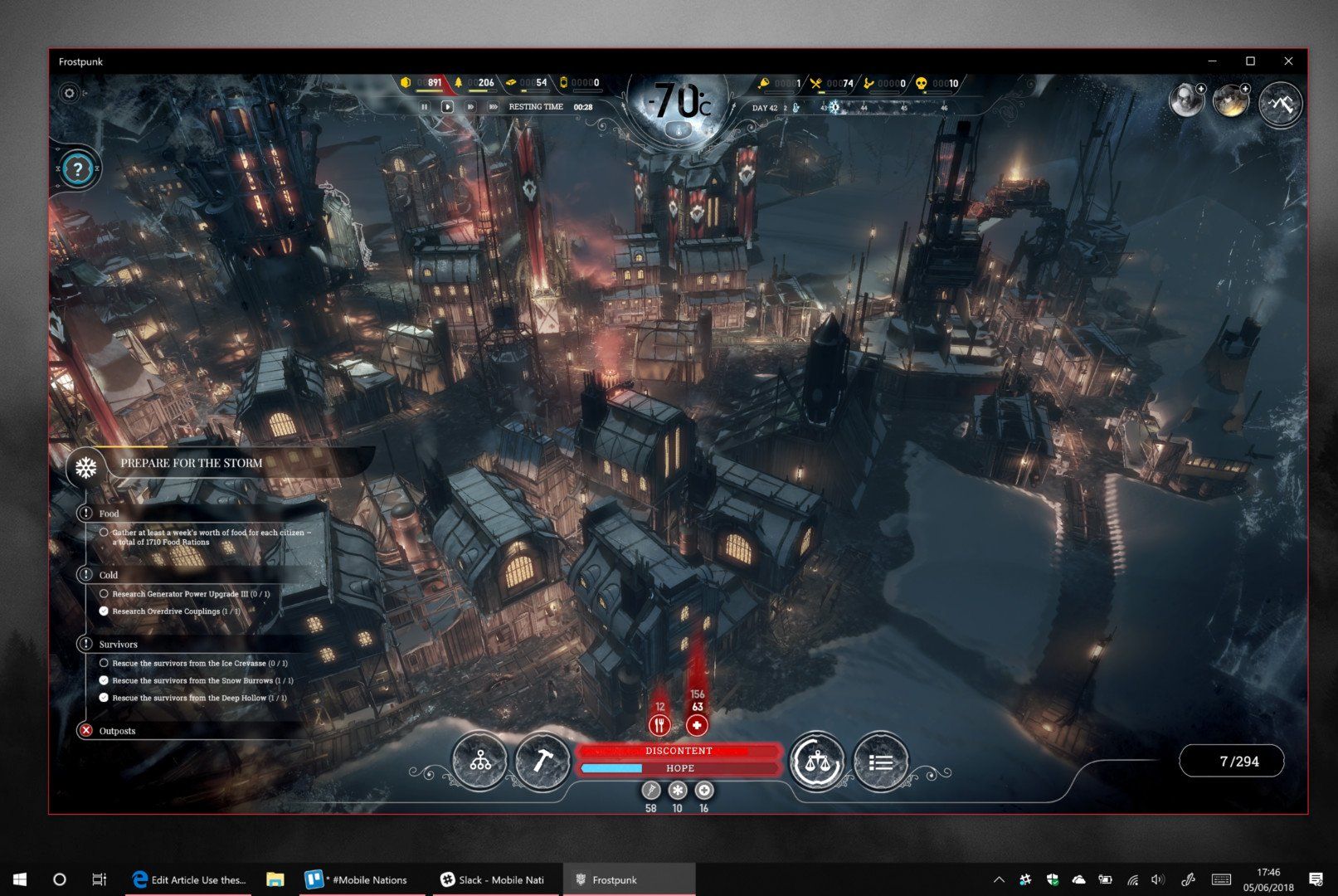Select the Gather 1710 Food Rations objective circle
This screenshot has height=896, width=1338.
pos(105,532)
